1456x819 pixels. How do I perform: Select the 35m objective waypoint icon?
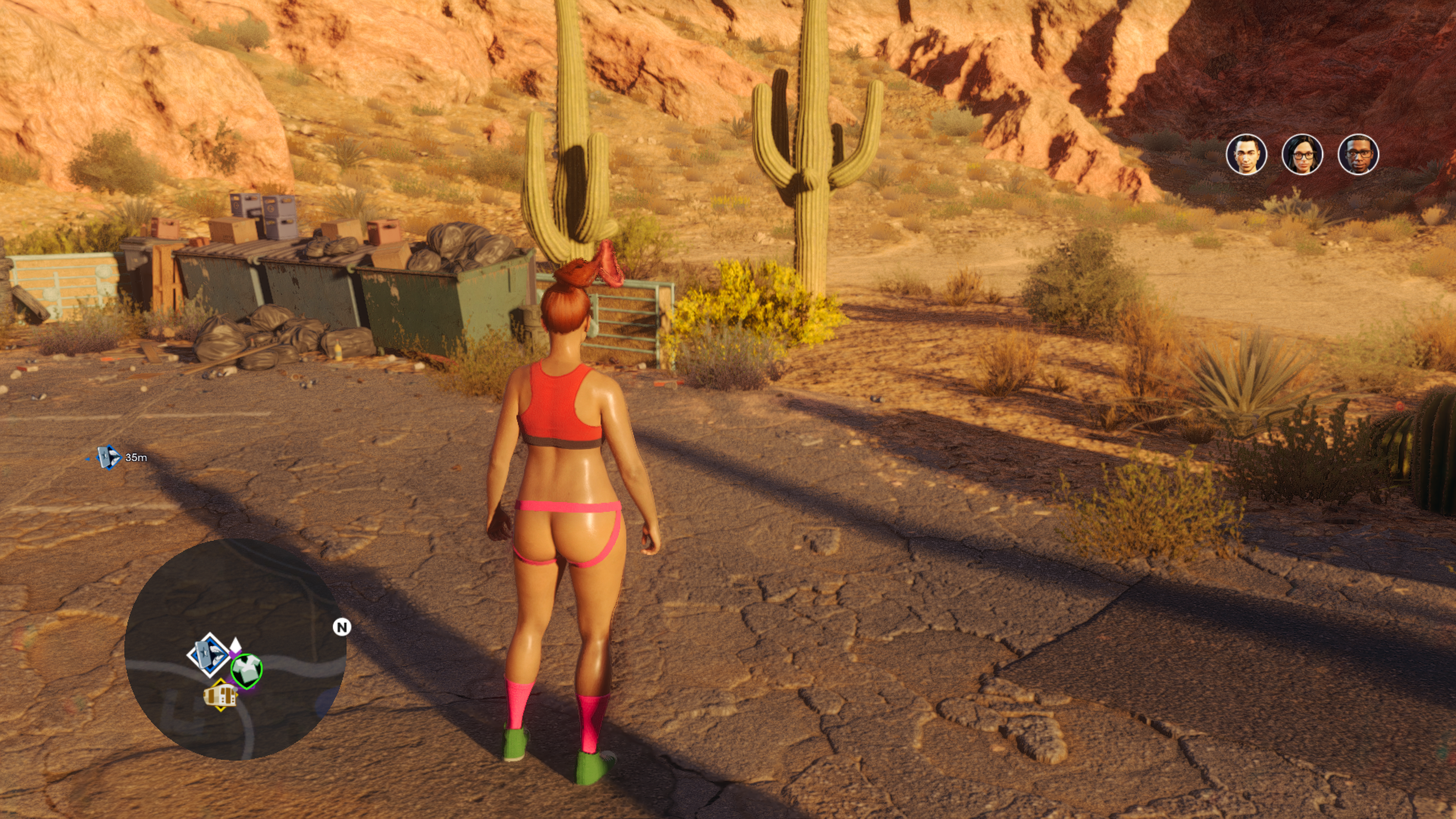108,457
